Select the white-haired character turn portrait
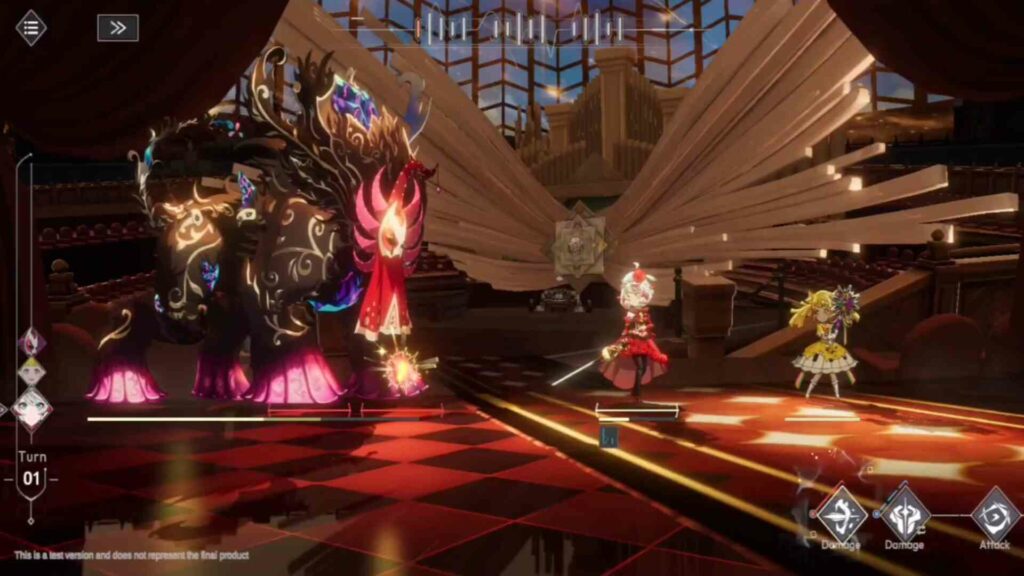Viewport: 1024px width, 576px height. [x=32, y=408]
